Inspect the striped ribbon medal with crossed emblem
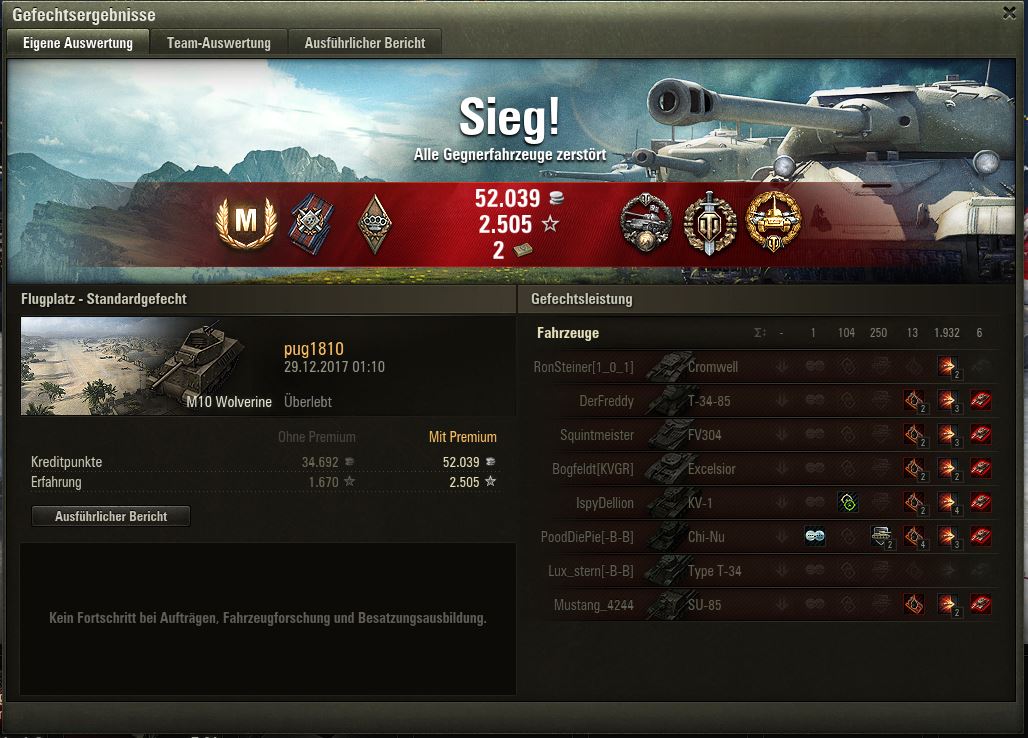 (309, 222)
